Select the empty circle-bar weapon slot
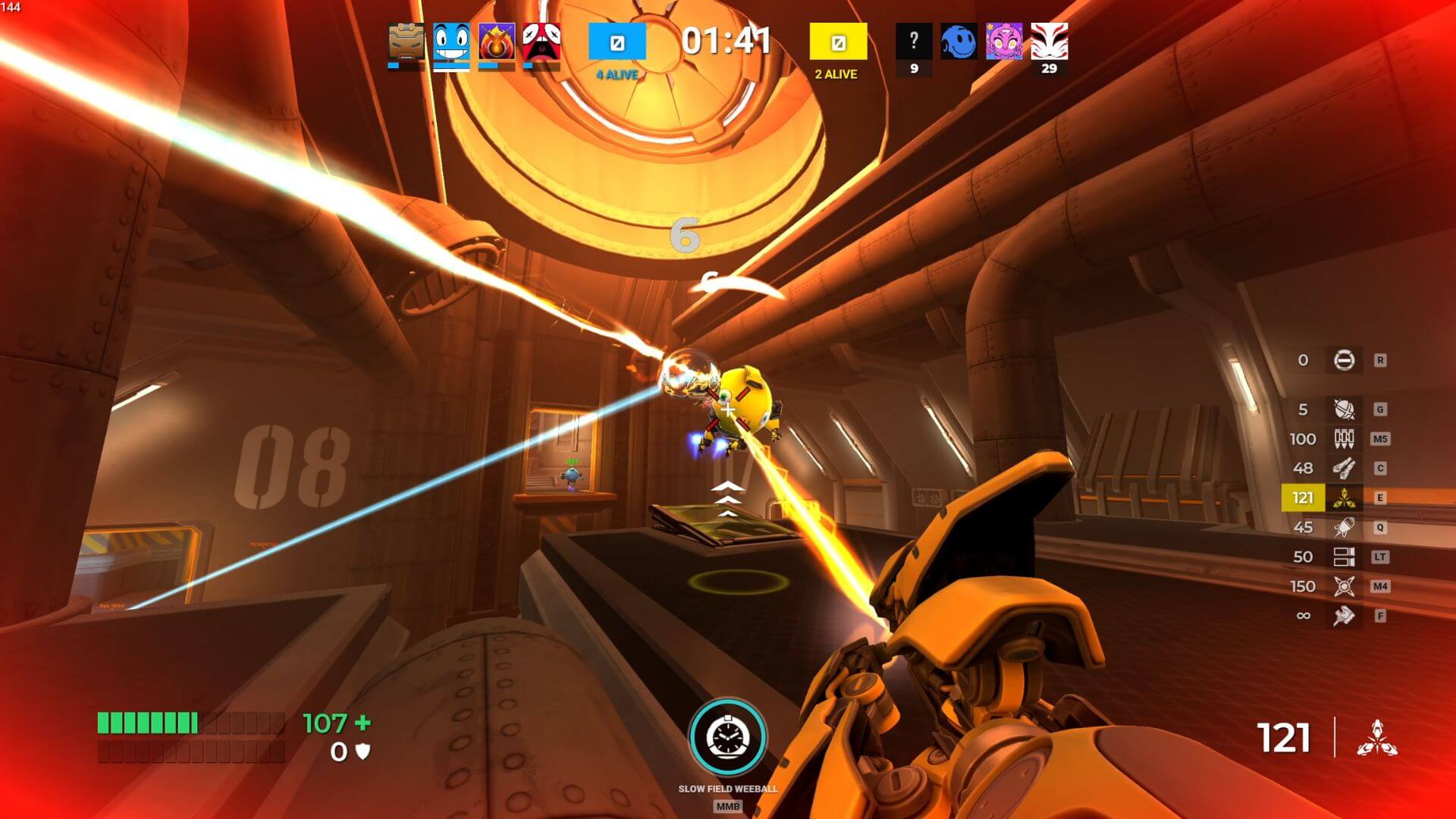Viewport: 1456px width, 819px height. (x=1344, y=360)
